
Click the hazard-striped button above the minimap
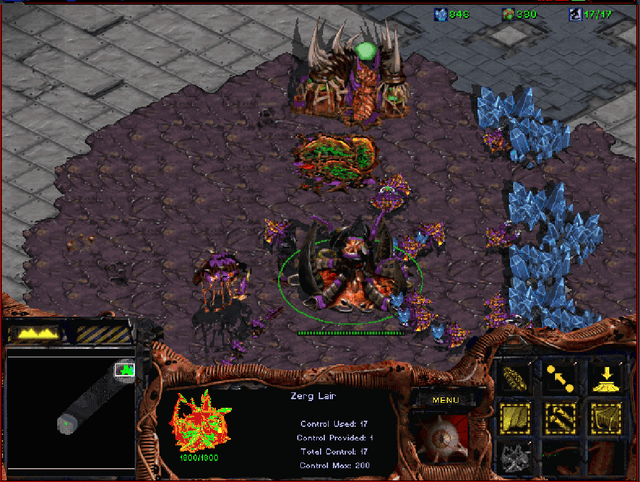tap(103, 333)
